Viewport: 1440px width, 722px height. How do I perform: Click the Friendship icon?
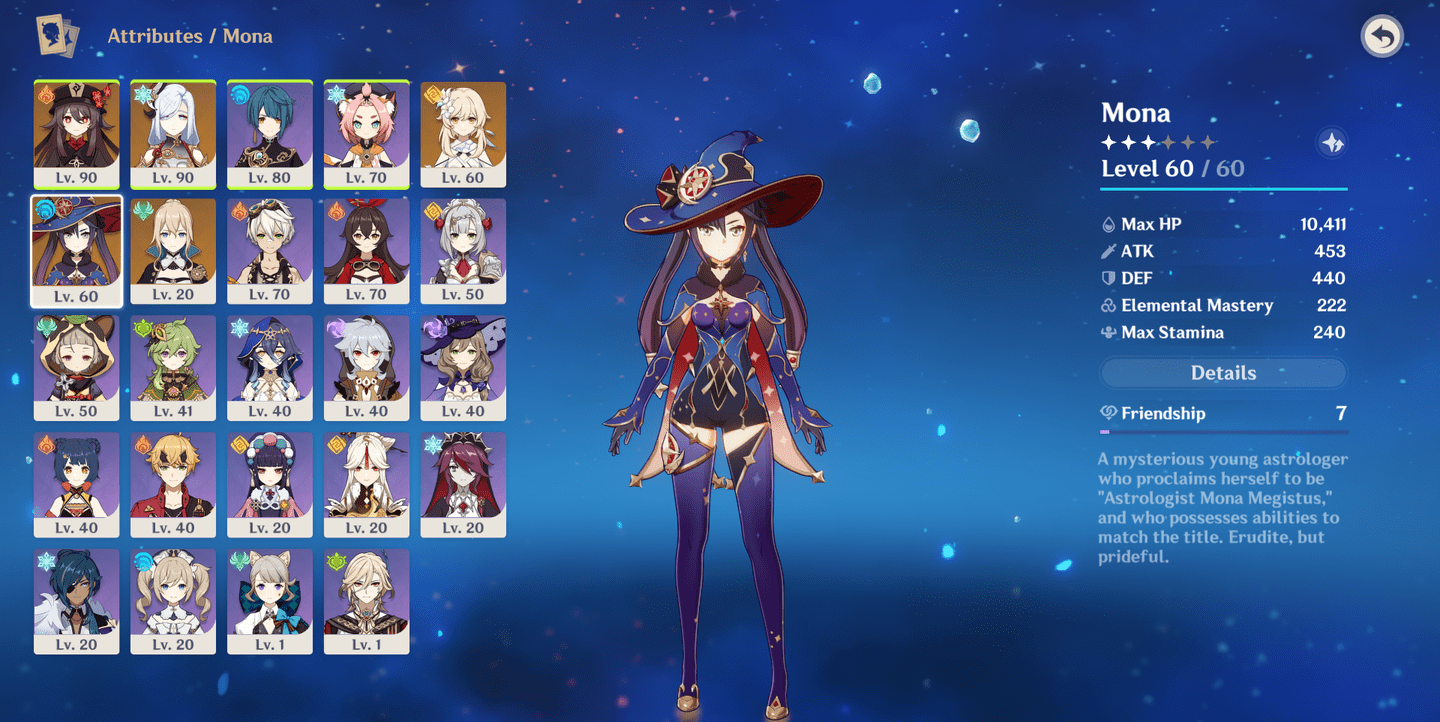tap(1108, 413)
